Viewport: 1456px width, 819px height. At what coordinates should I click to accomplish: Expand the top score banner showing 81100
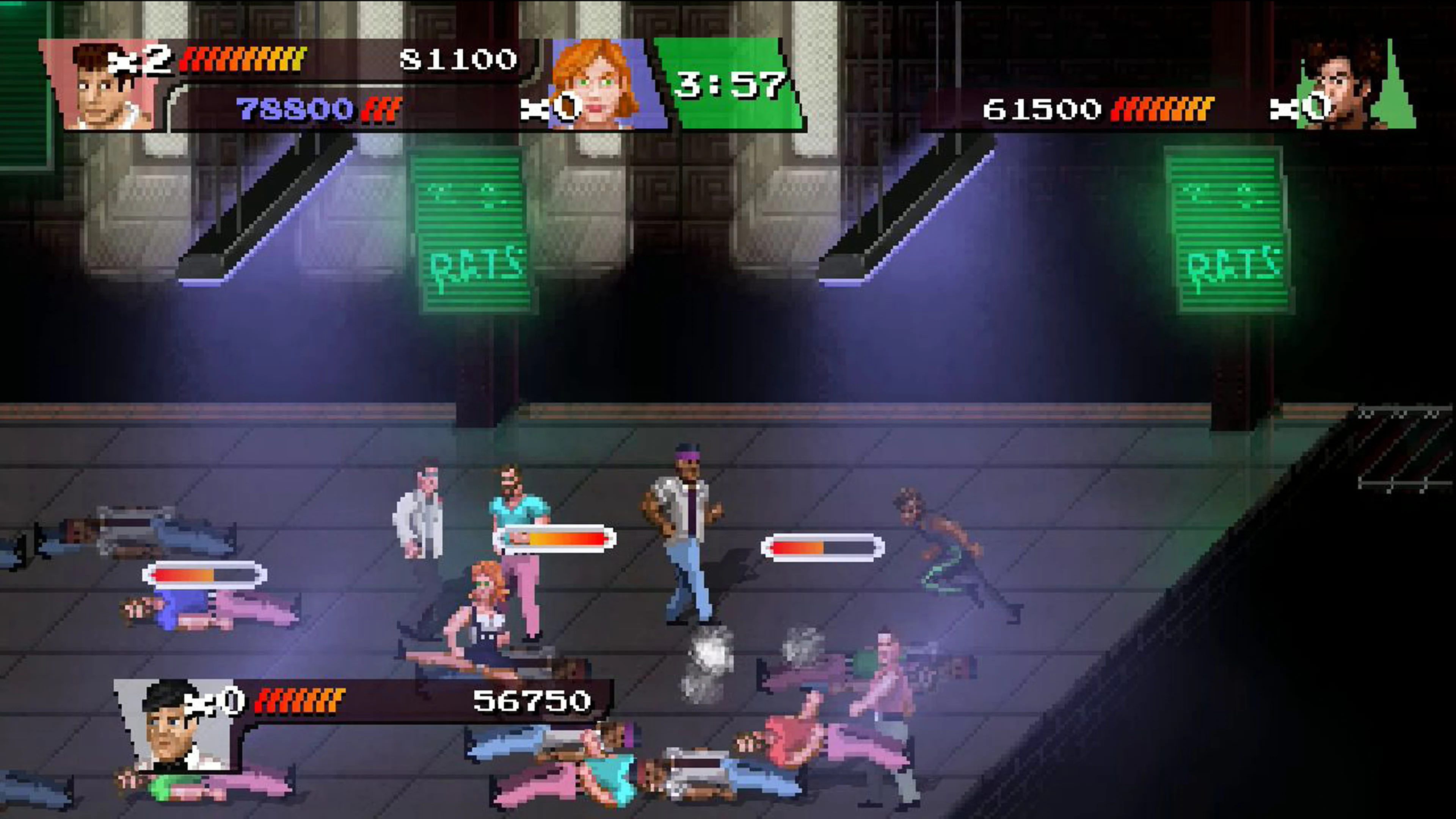pyautogui.click(x=458, y=60)
